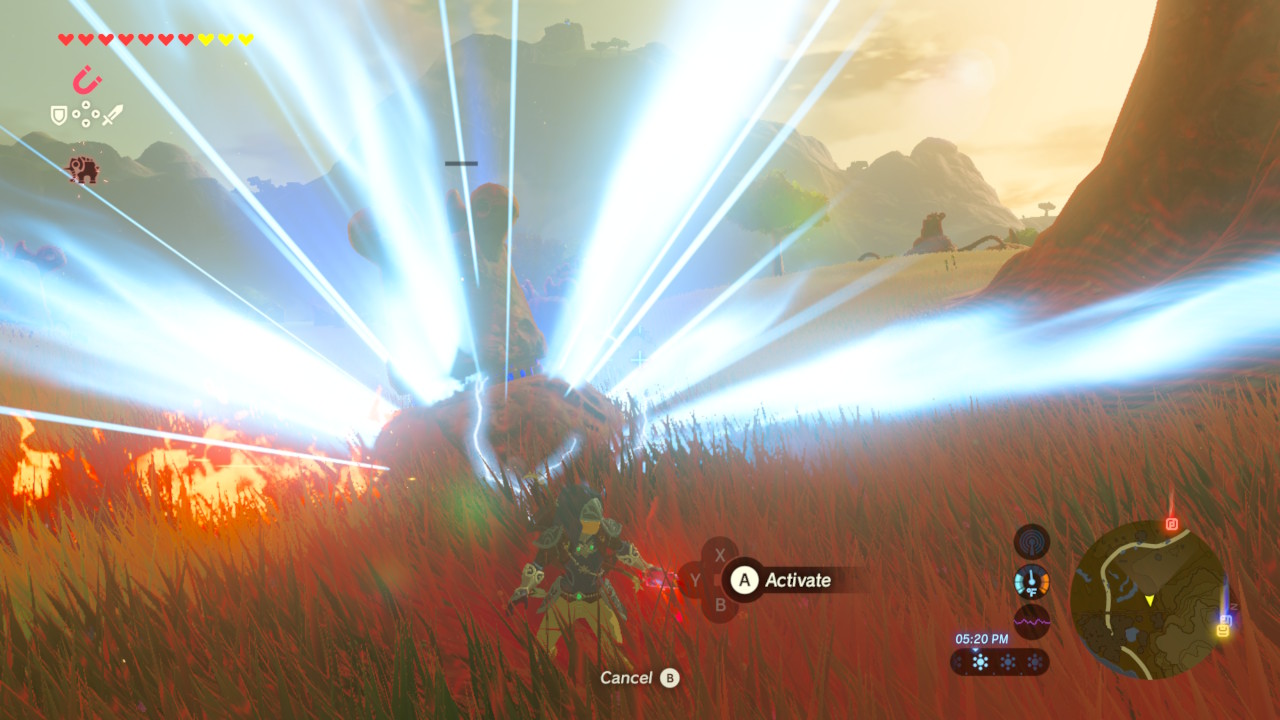Select the yellow marker on the minimap edge
The height and width of the screenshot is (720, 1280).
1223,630
